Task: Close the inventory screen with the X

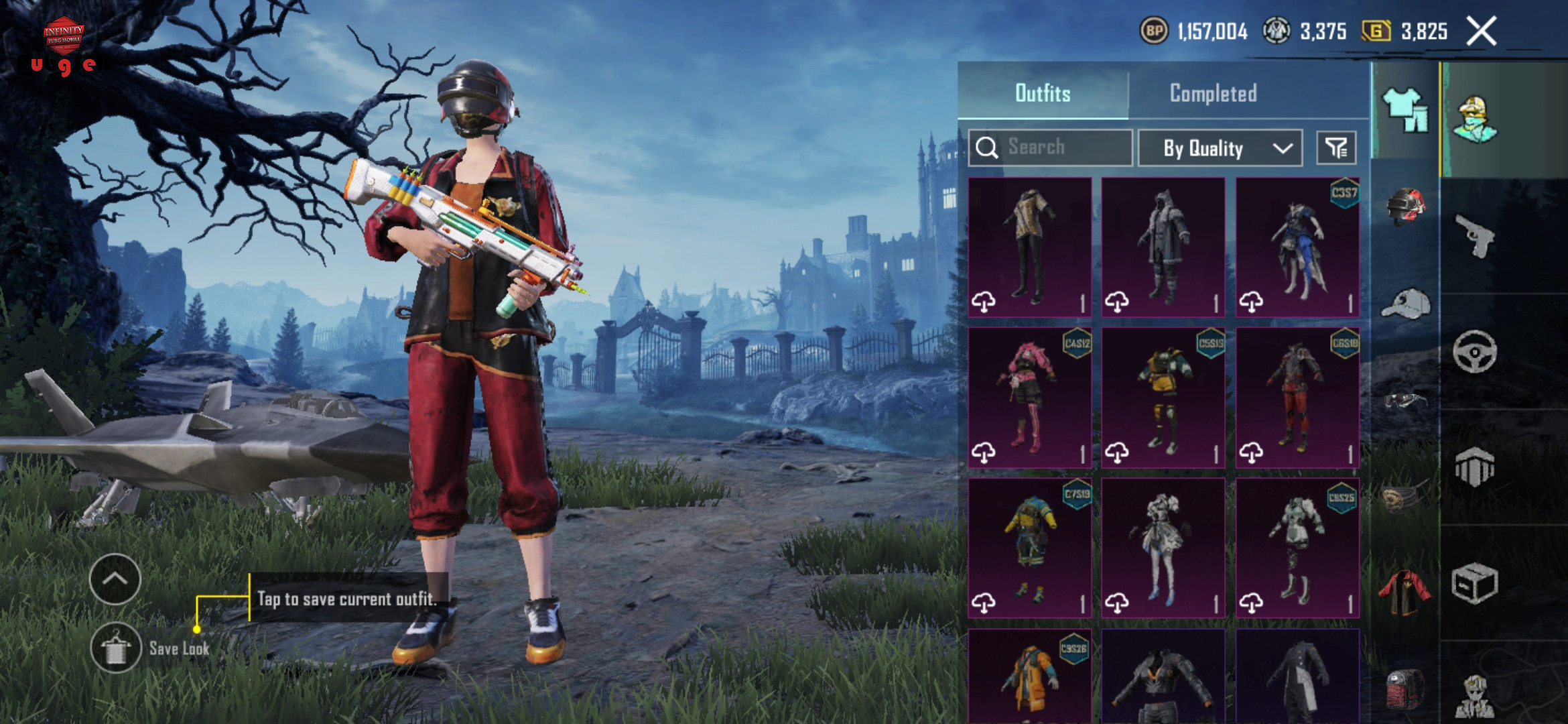Action: (1481, 32)
